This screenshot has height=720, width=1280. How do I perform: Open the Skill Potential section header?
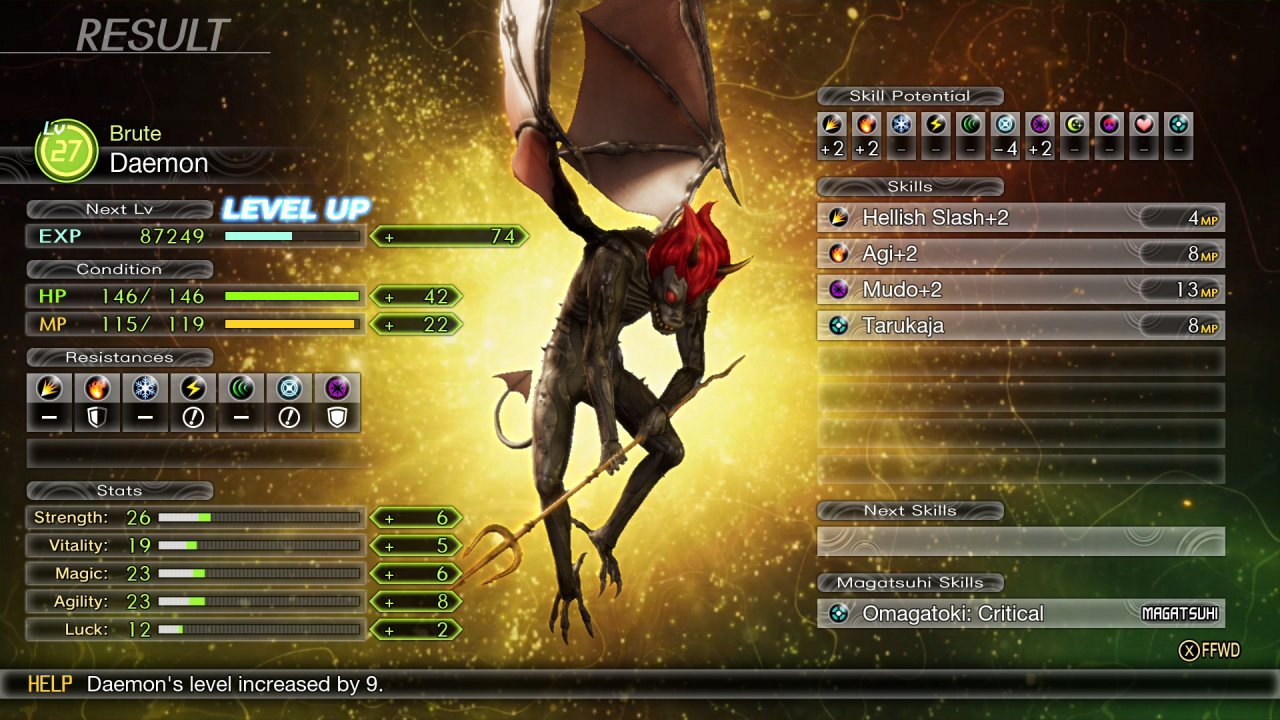point(910,96)
